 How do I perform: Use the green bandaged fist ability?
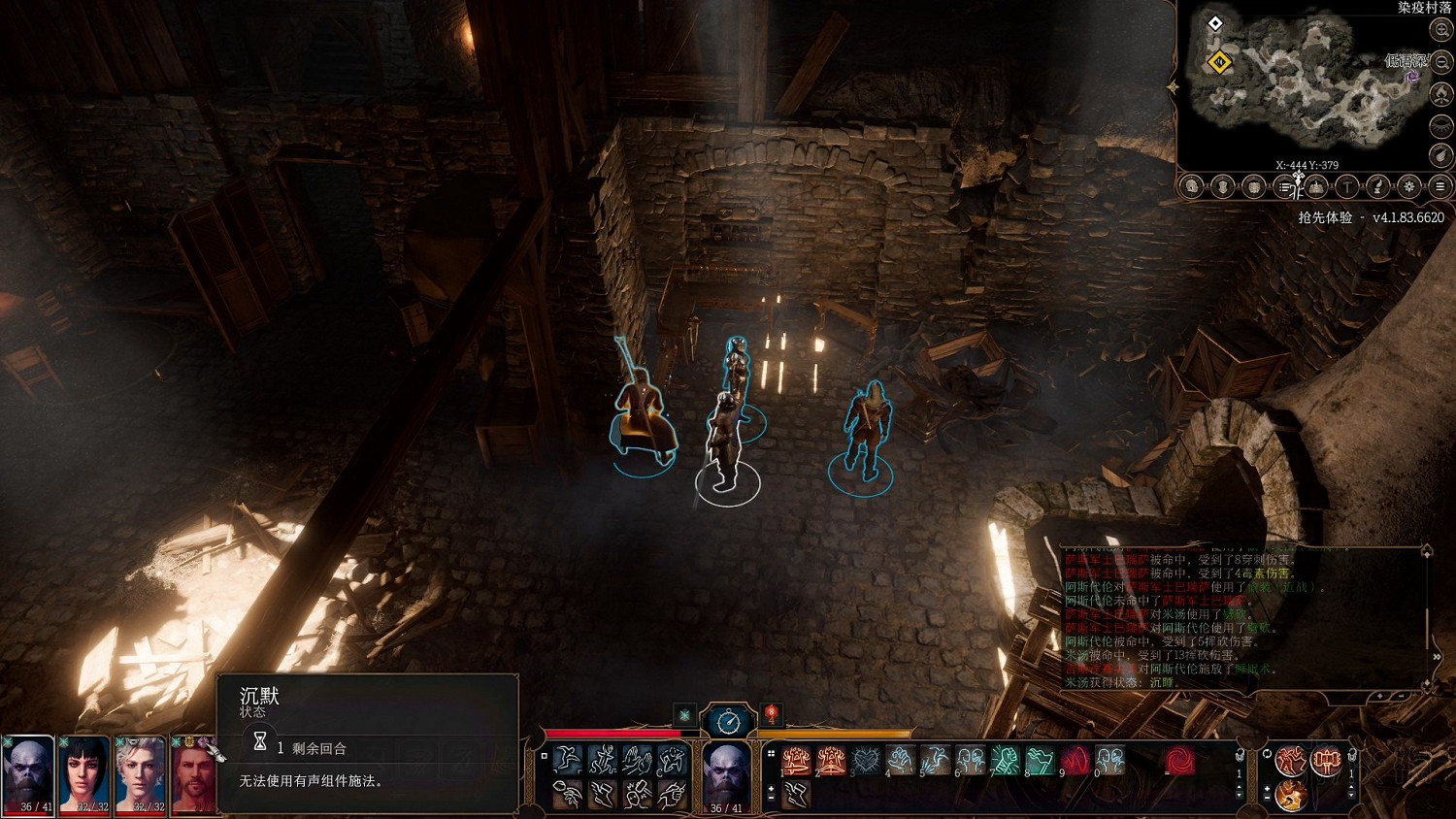point(1006,761)
